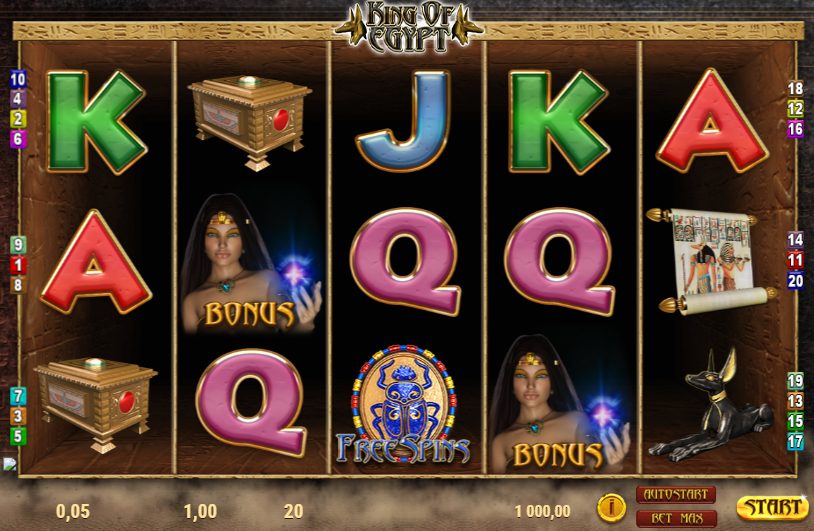Select payline 18 marker
Image resolution: width=814 pixels, height=531 pixels.
tap(796, 88)
